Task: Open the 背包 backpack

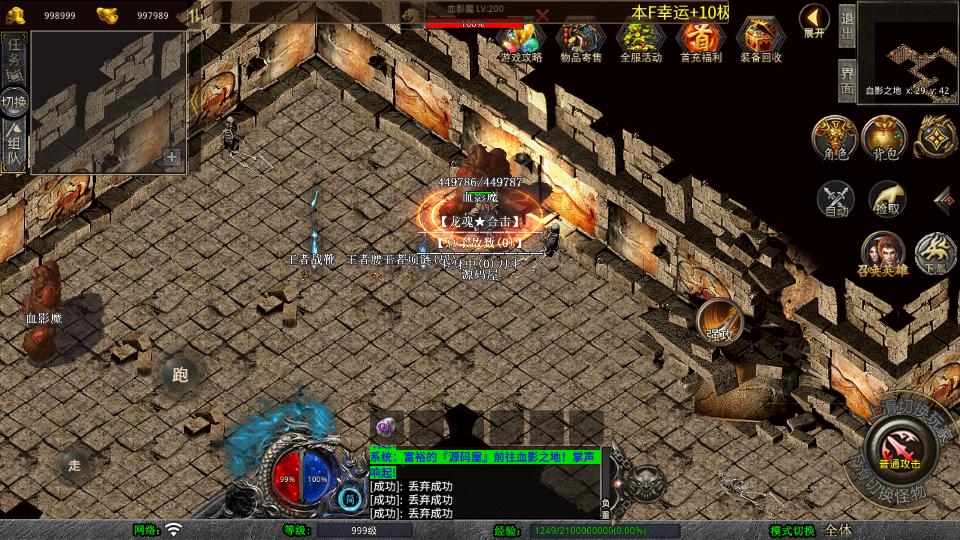Action: tap(884, 138)
